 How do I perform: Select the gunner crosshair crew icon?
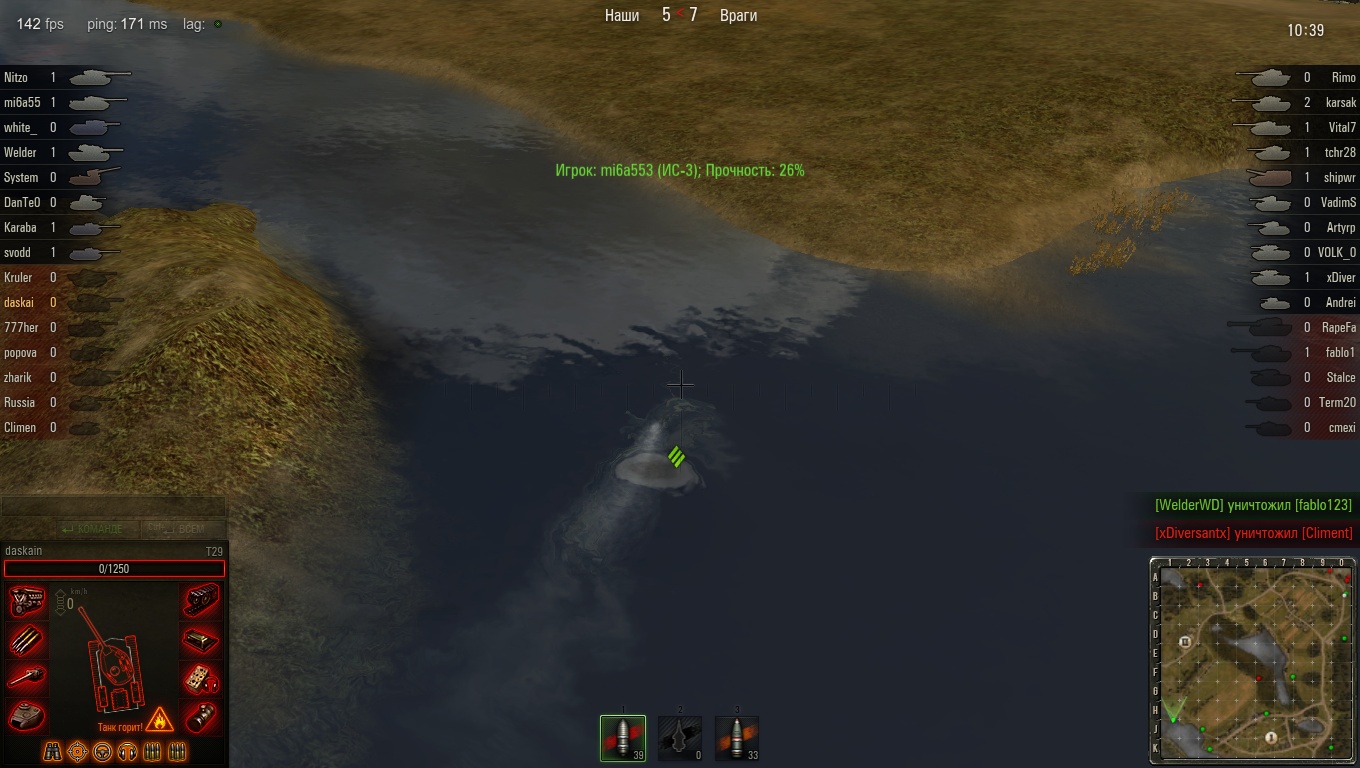tap(78, 751)
